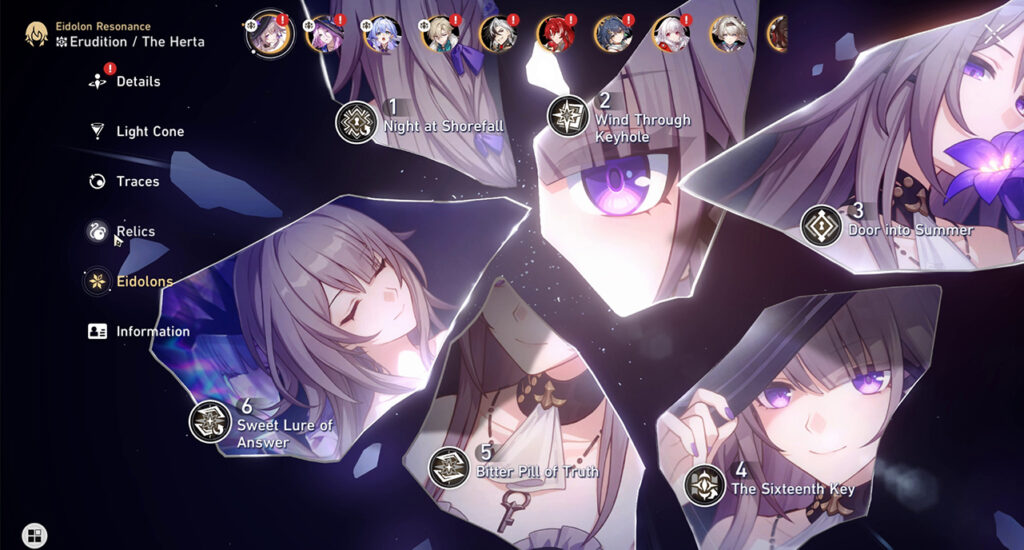Open the Details menu entry
1024x550 pixels.
click(137, 81)
